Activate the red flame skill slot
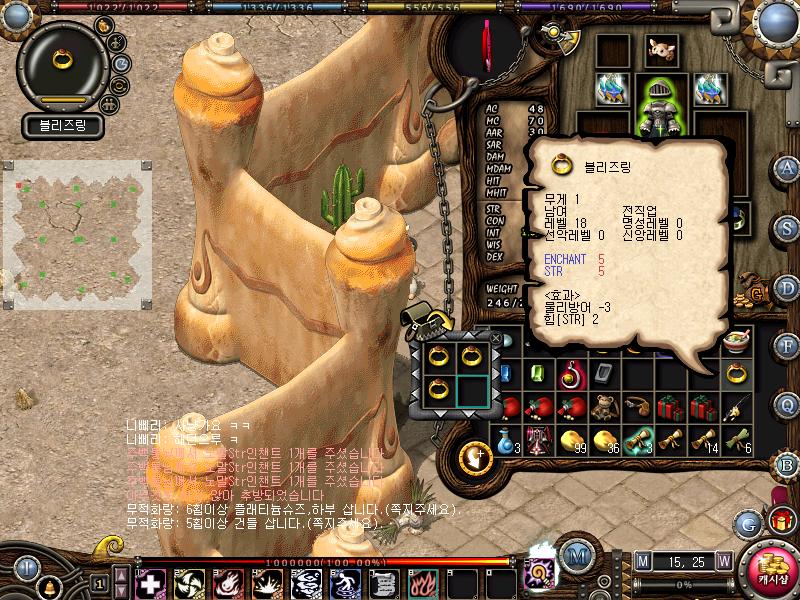Viewport: 800px width, 600px height. tap(419, 581)
